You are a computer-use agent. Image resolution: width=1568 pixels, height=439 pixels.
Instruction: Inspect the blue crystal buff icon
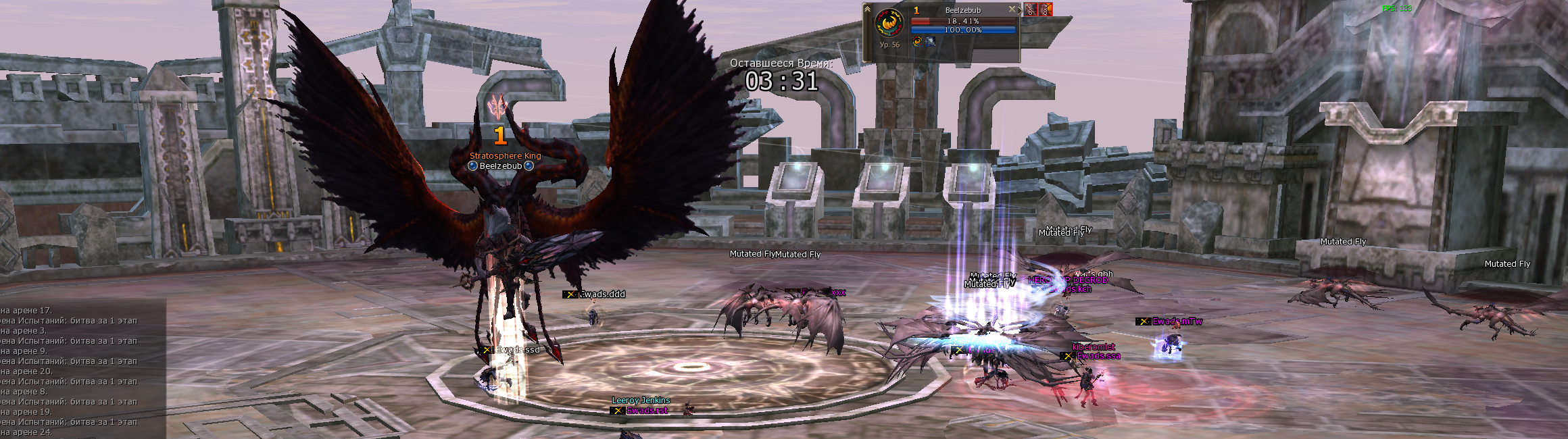click(931, 42)
